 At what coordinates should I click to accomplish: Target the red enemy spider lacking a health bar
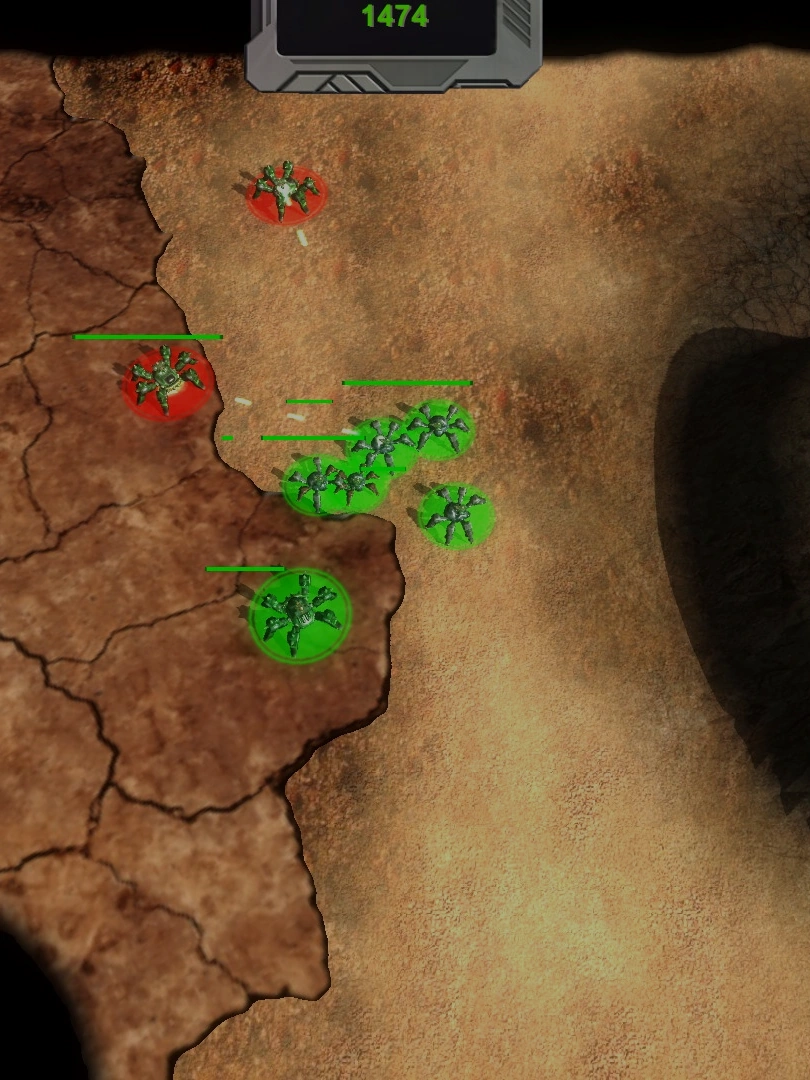click(x=286, y=193)
